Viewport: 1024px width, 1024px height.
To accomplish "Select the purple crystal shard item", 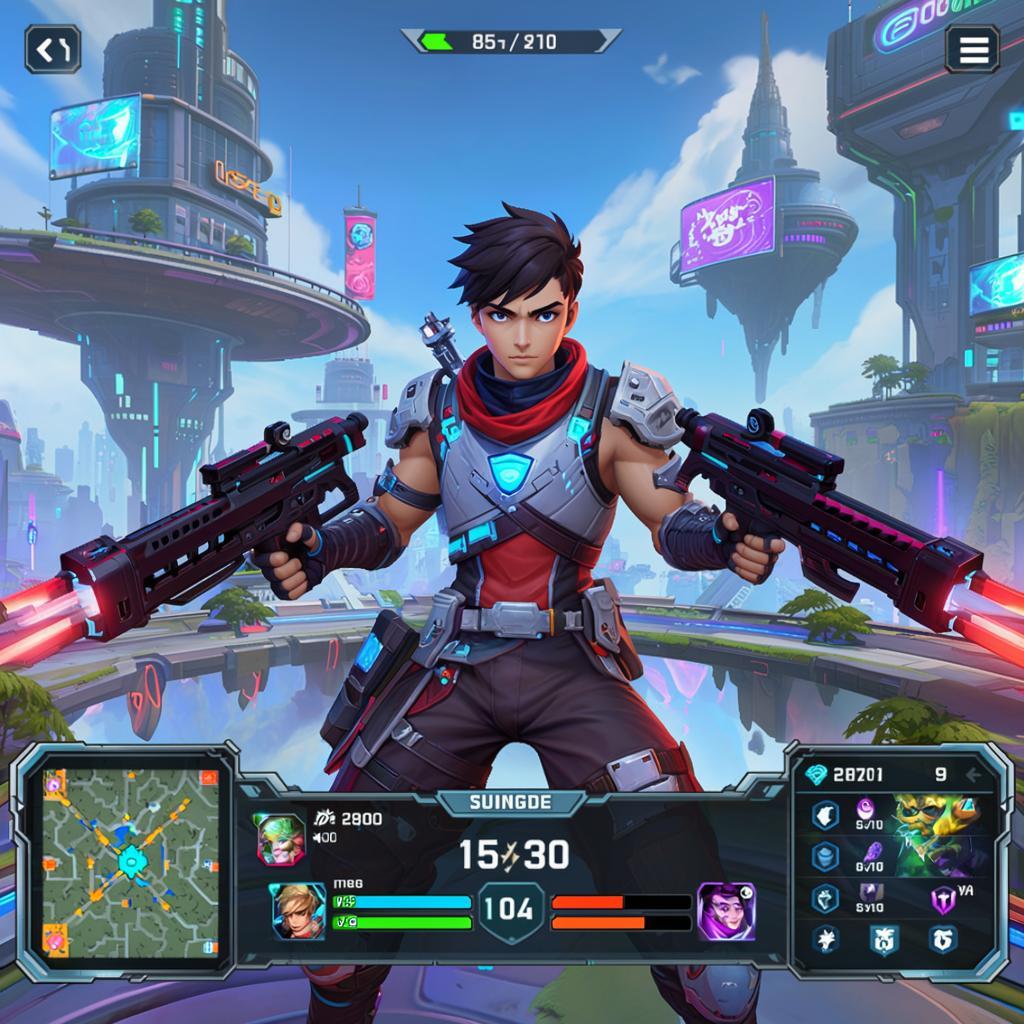I will click(x=872, y=854).
